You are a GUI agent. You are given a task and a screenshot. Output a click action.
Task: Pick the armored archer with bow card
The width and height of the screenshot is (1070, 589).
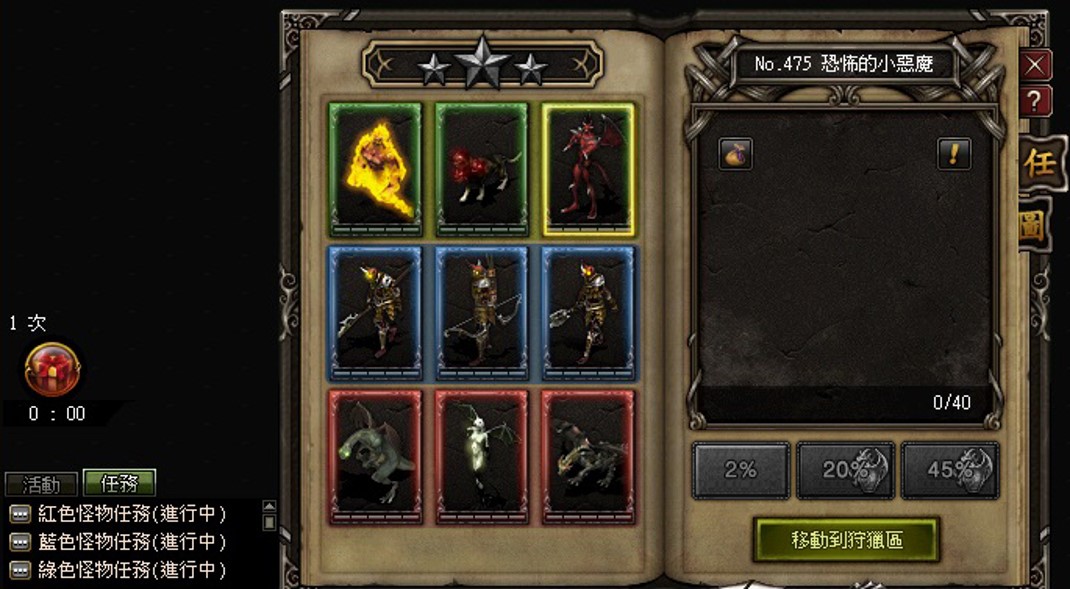click(481, 313)
